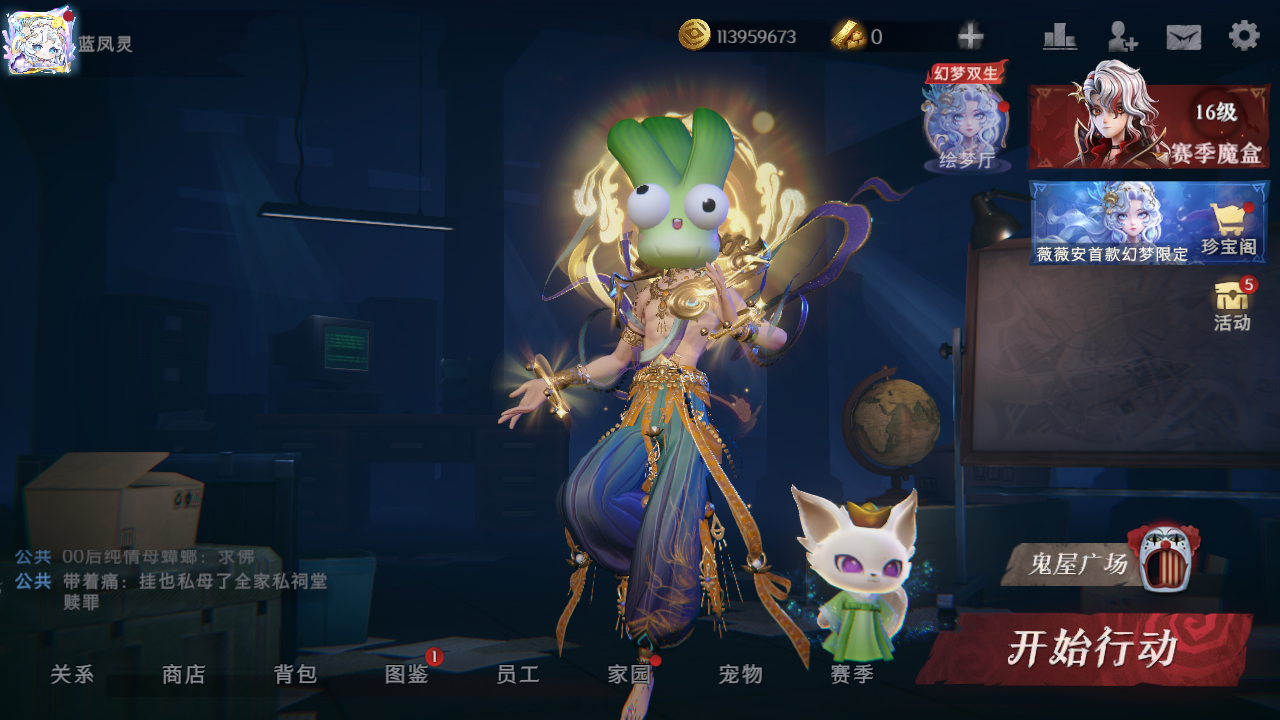1280x720 pixels.
Task: Show the 赛季 season page
Action: [x=852, y=675]
